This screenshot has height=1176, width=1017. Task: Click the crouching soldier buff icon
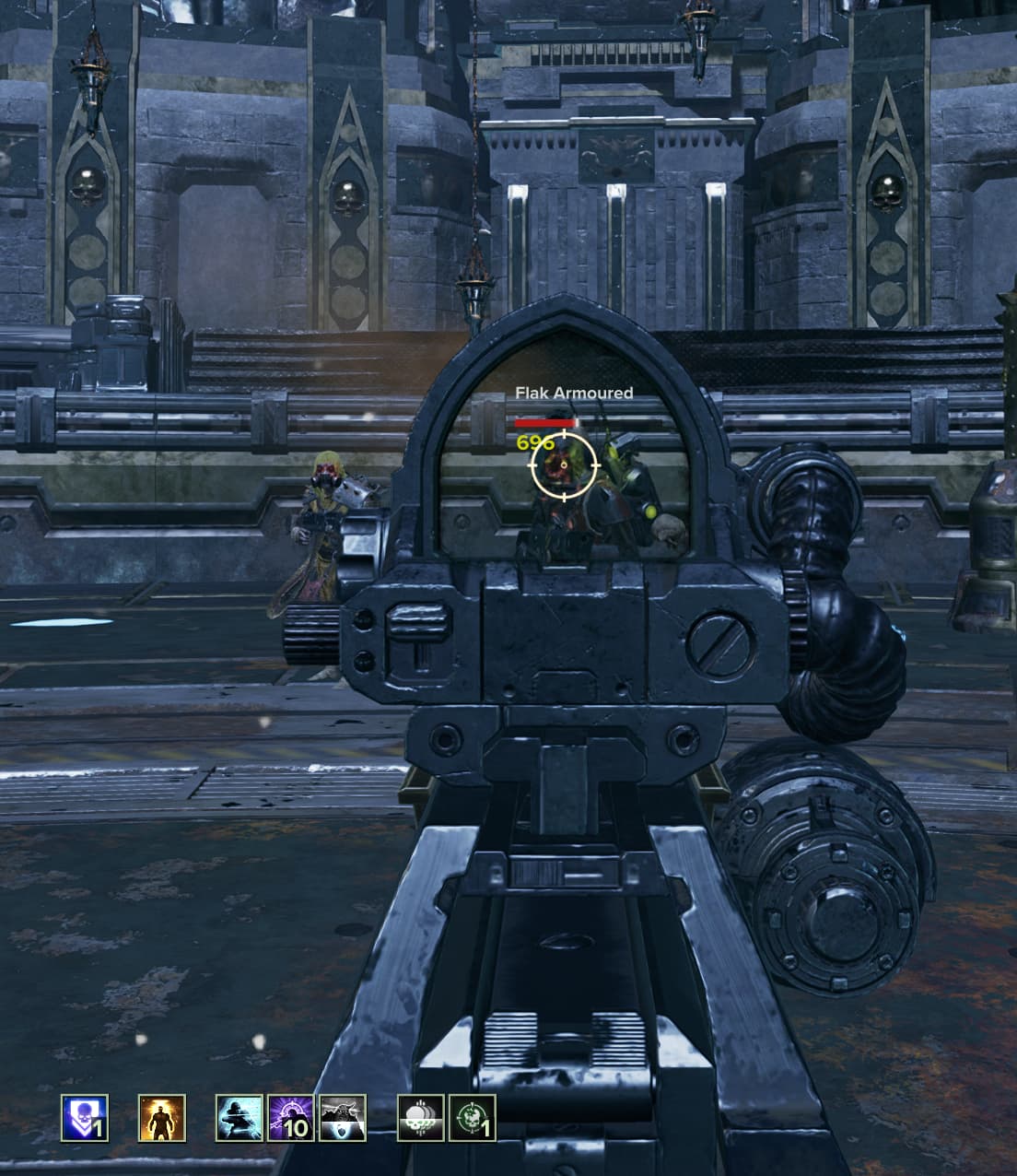click(x=240, y=1118)
